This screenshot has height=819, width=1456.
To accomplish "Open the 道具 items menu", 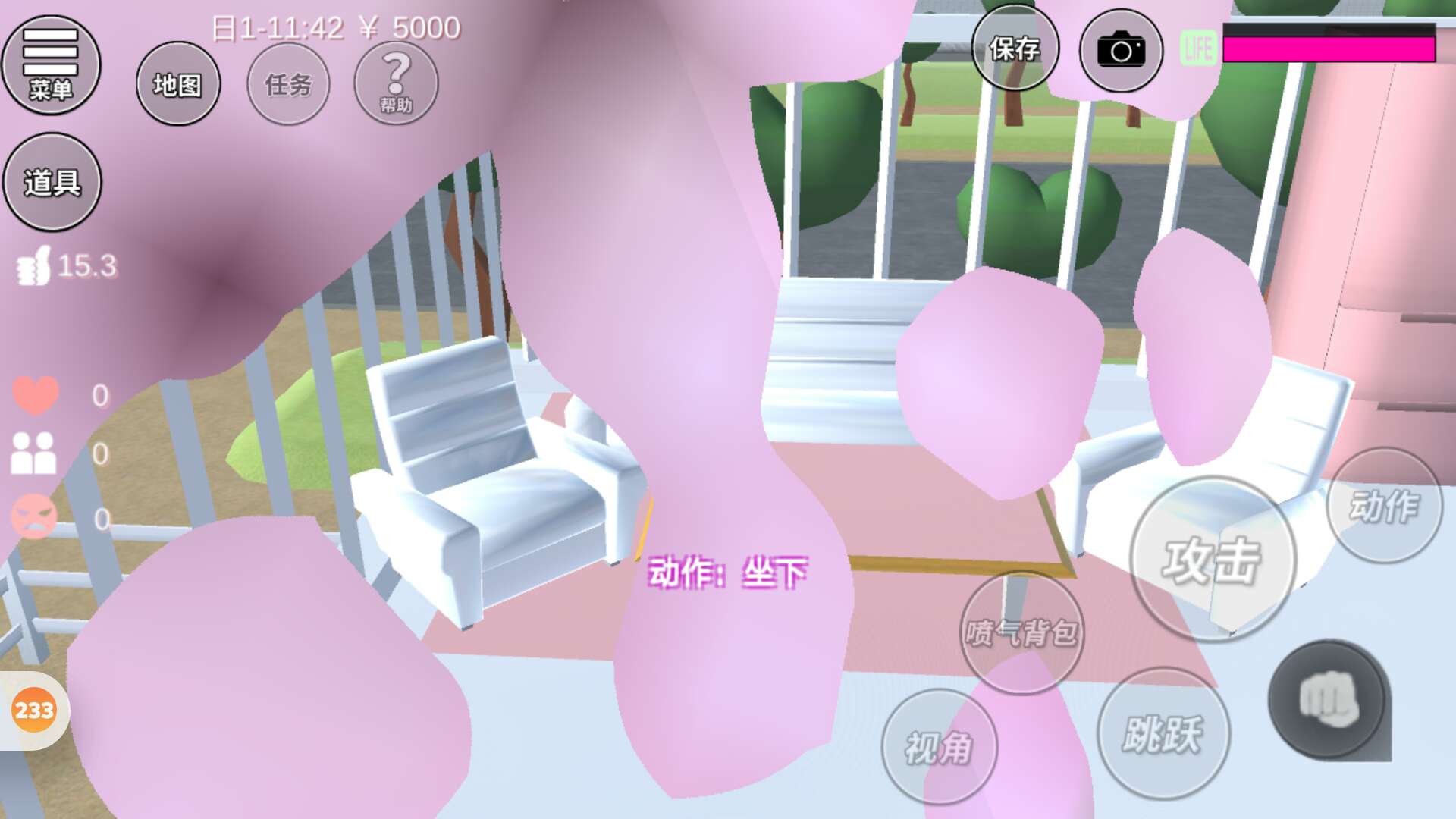I will tap(52, 182).
